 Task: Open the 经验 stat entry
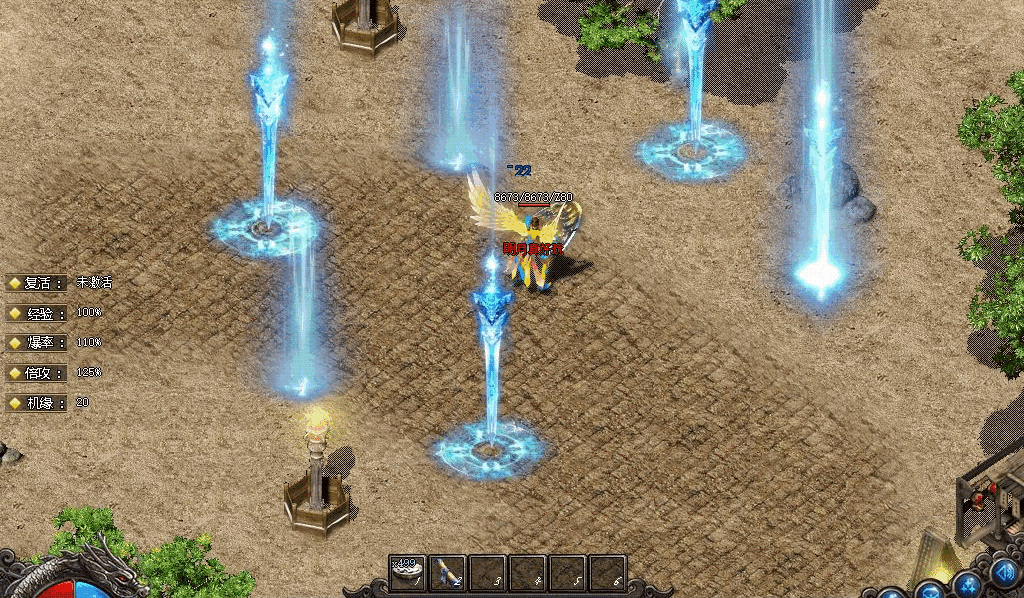[38, 313]
